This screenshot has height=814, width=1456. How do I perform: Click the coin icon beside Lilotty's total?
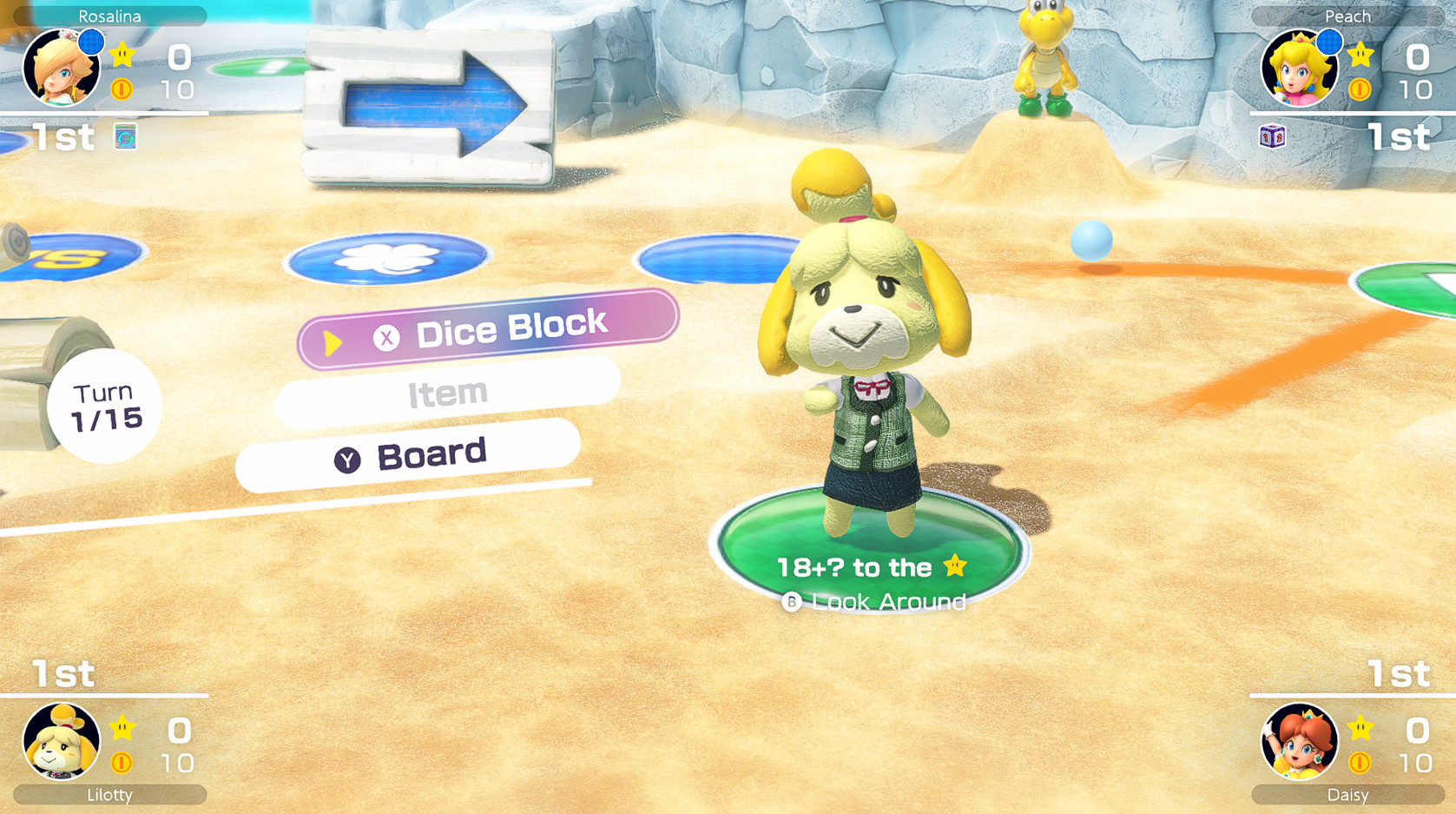120,764
